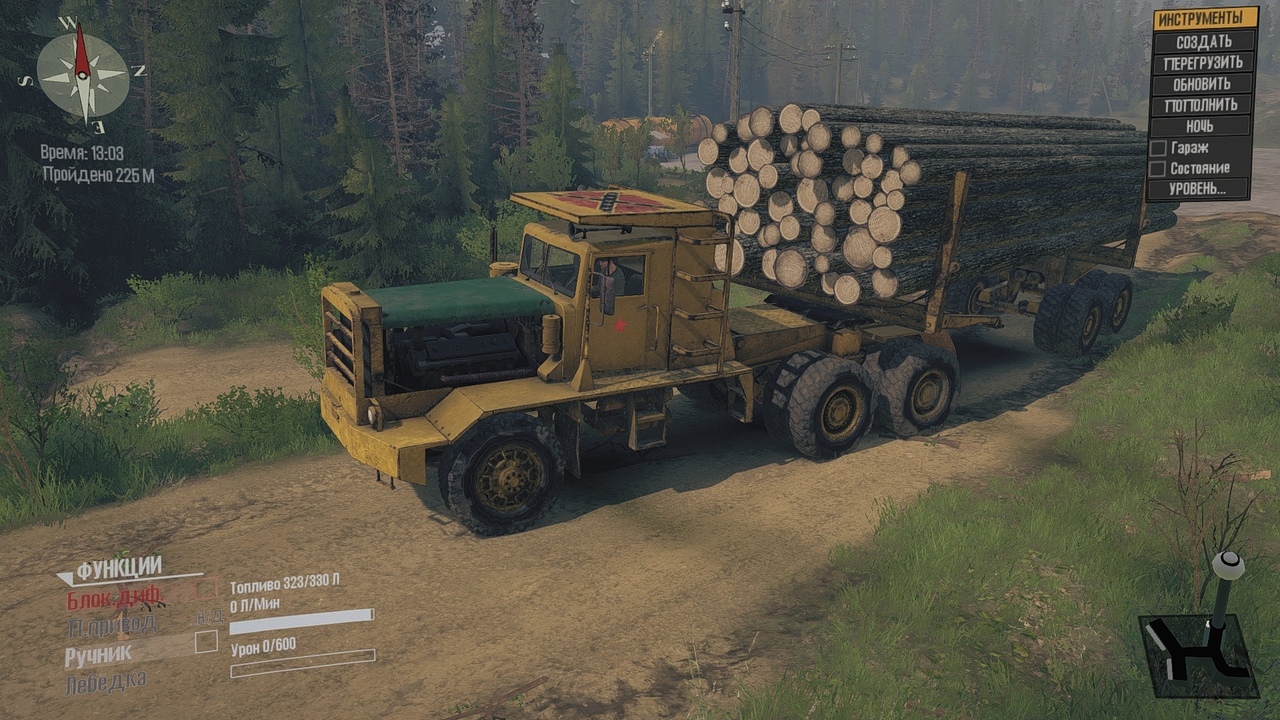
Task: Open the Функции functions menu
Action: [118, 569]
